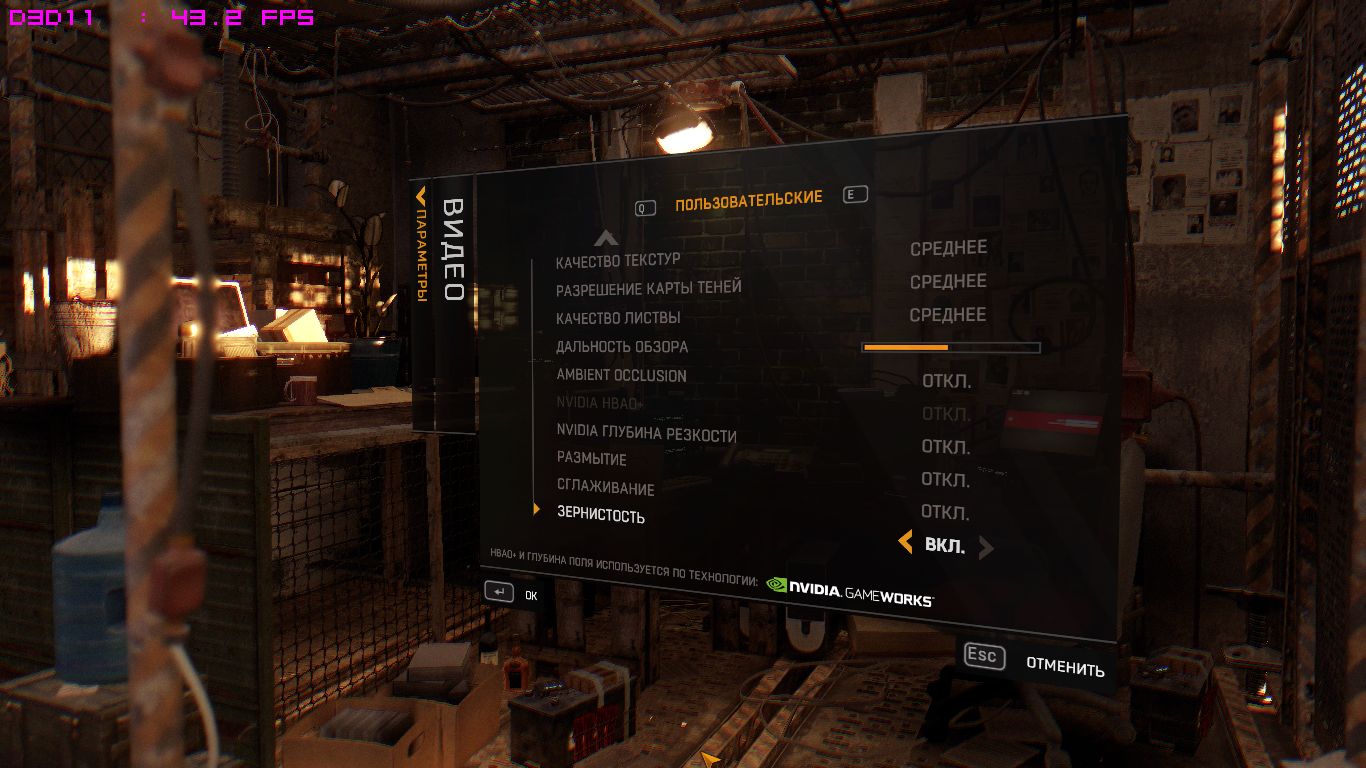Choose the NVIDIA глубина резкости setting
Image resolution: width=1366 pixels, height=768 pixels.
(646, 435)
